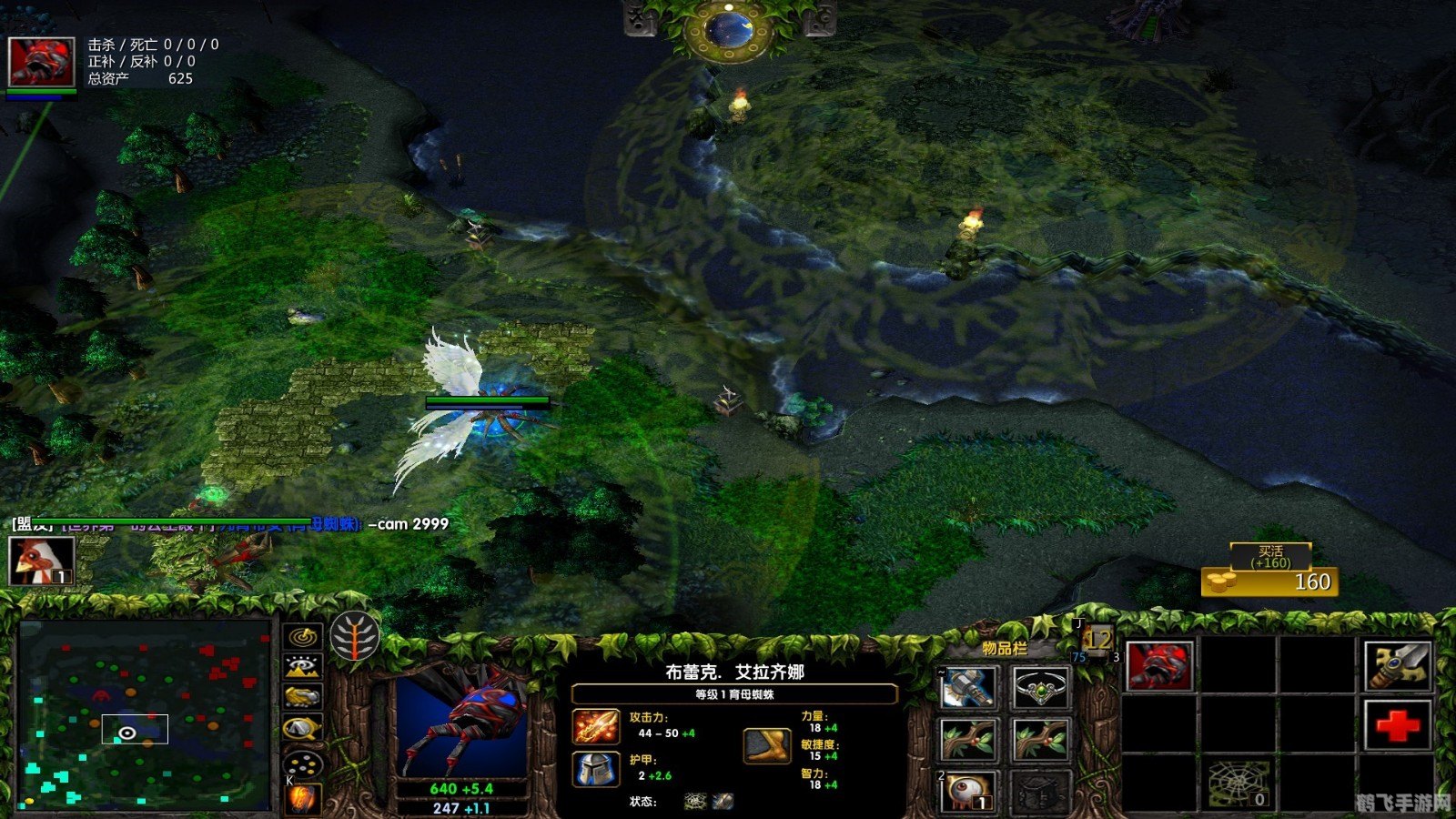
Task: Click the Sentinel tree faction emblem
Action: (x=357, y=637)
